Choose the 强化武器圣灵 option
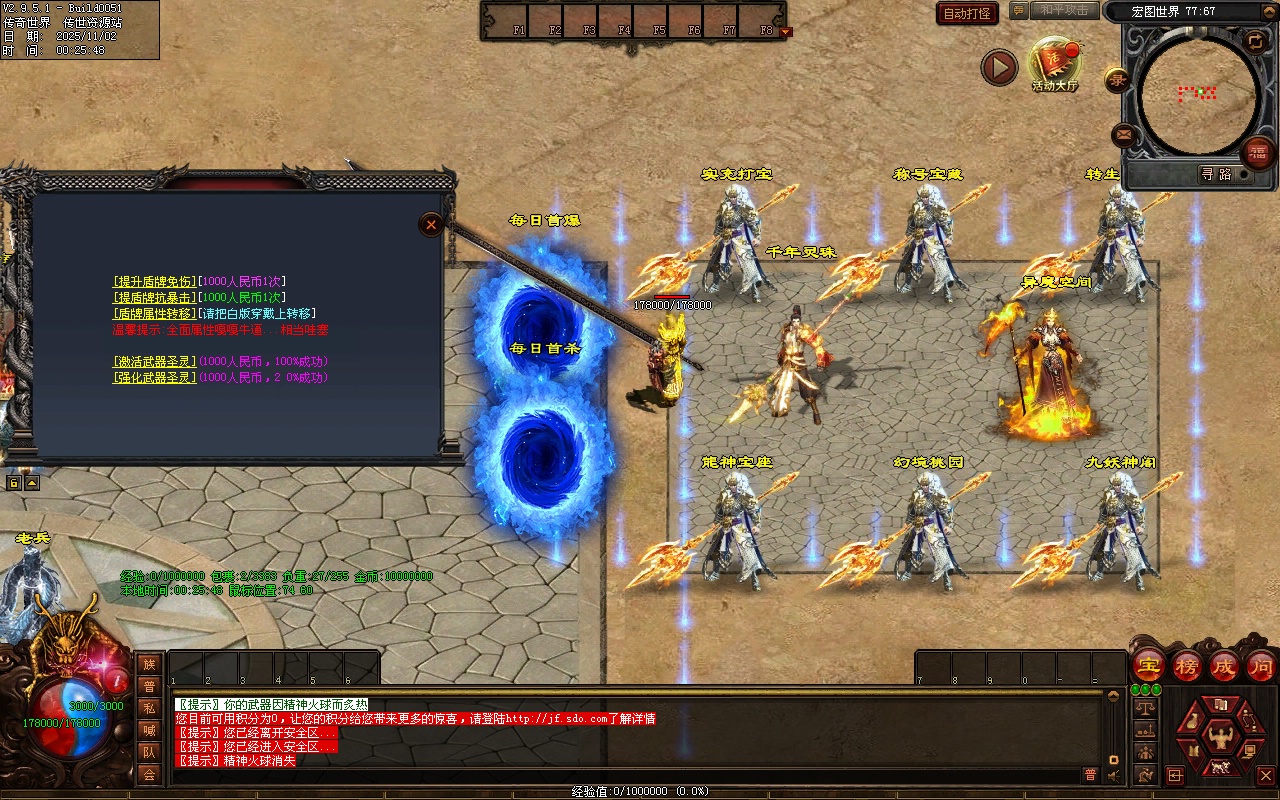Screen dimensions: 1280x800 point(154,378)
